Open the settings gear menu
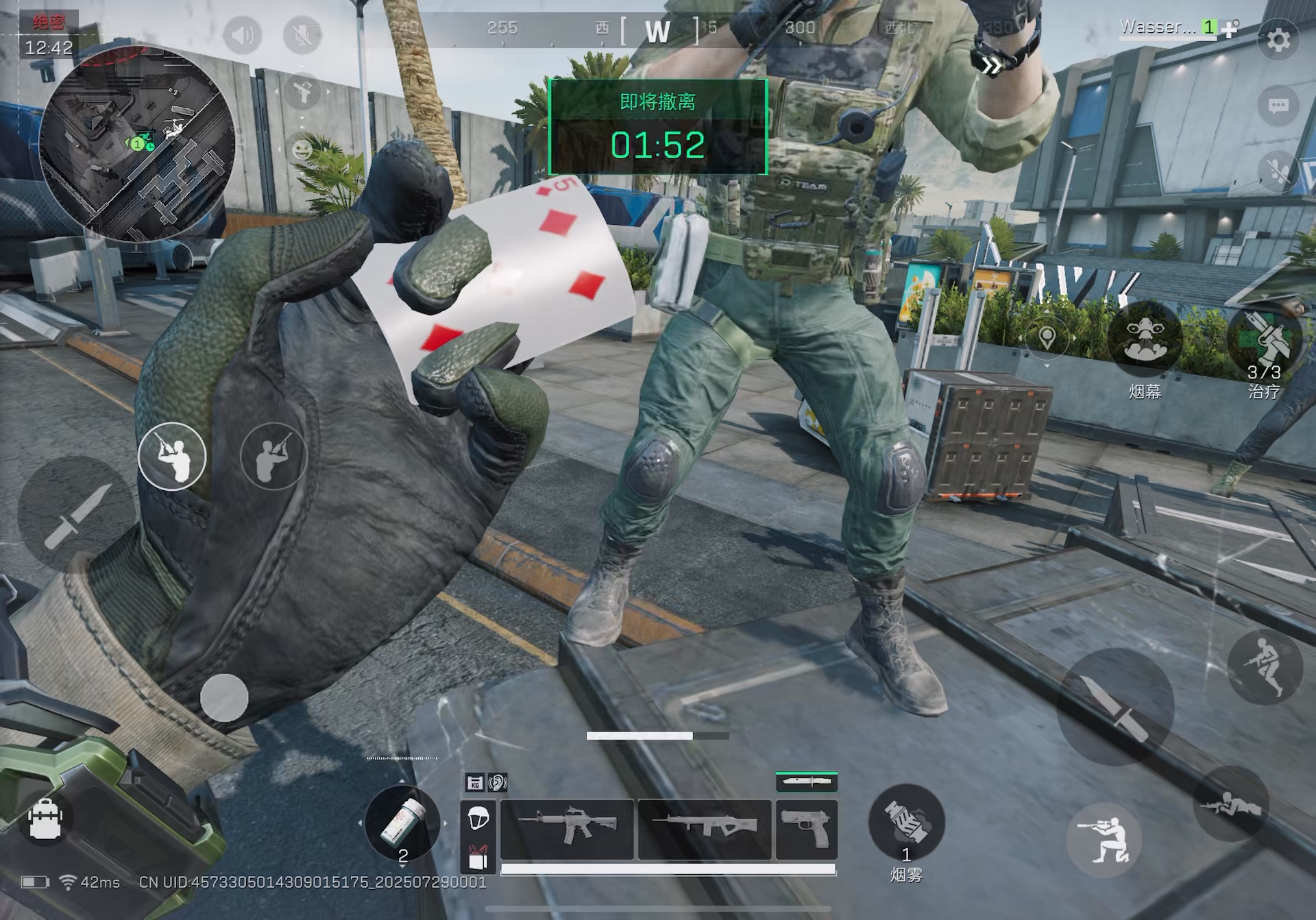This screenshot has height=920, width=1316. pyautogui.click(x=1278, y=40)
